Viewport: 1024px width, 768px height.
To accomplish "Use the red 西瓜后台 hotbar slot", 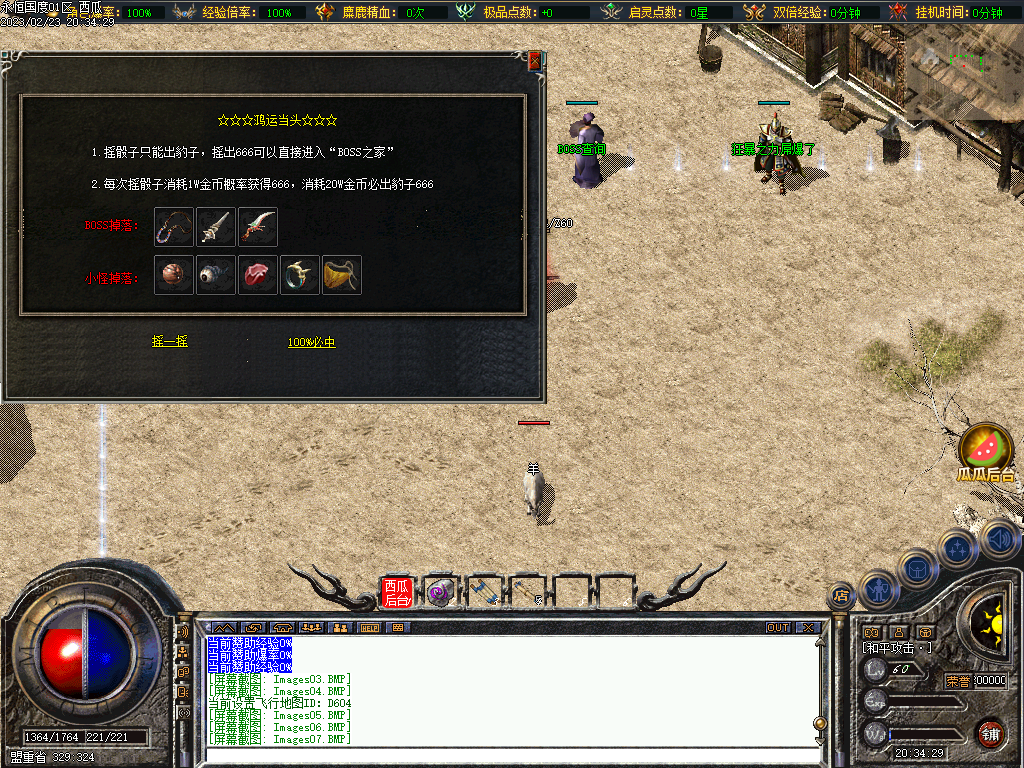I will click(397, 593).
